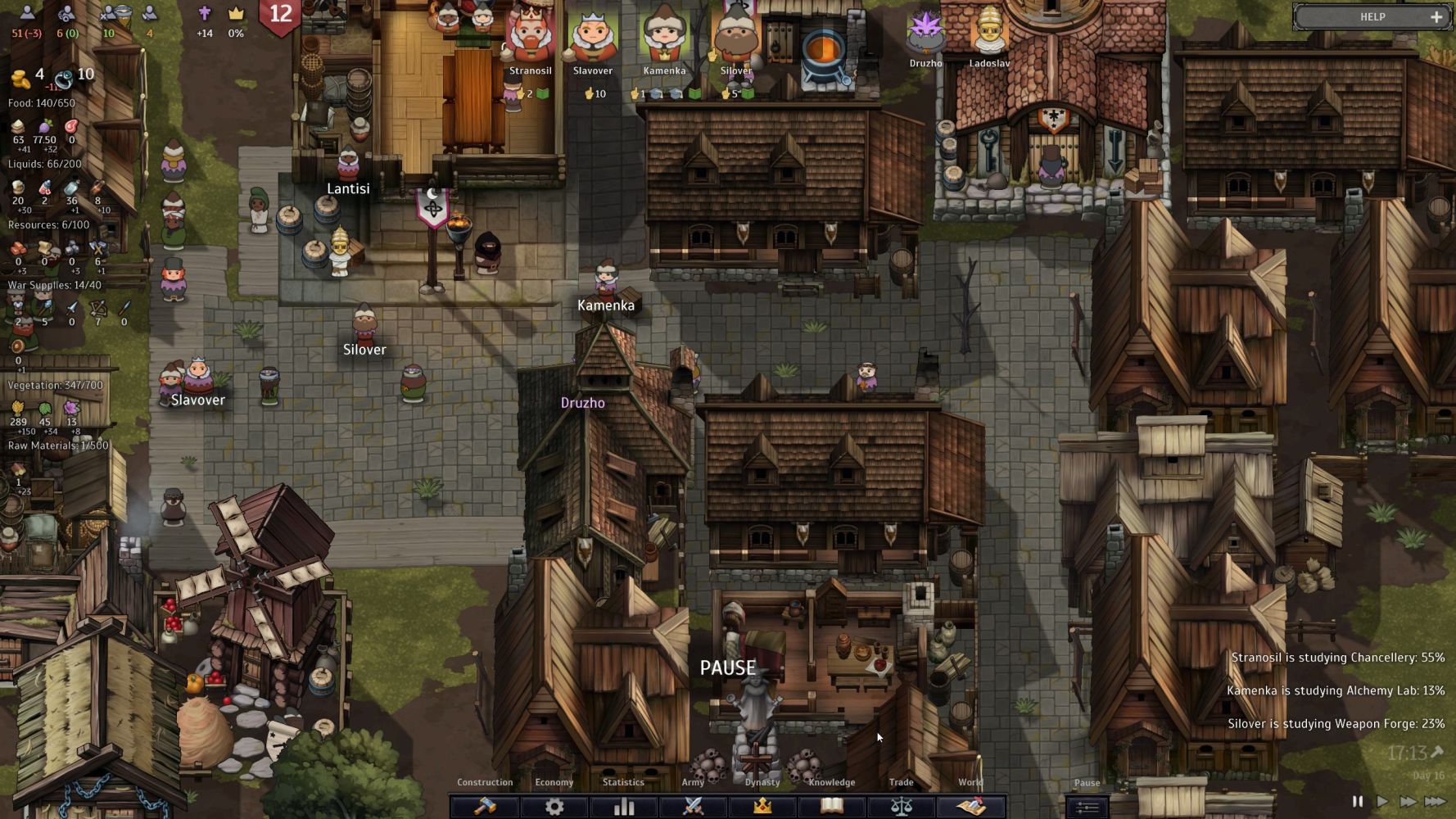This screenshot has height=819, width=1456.
Task: Select Silover's portrait
Action: pos(735,35)
